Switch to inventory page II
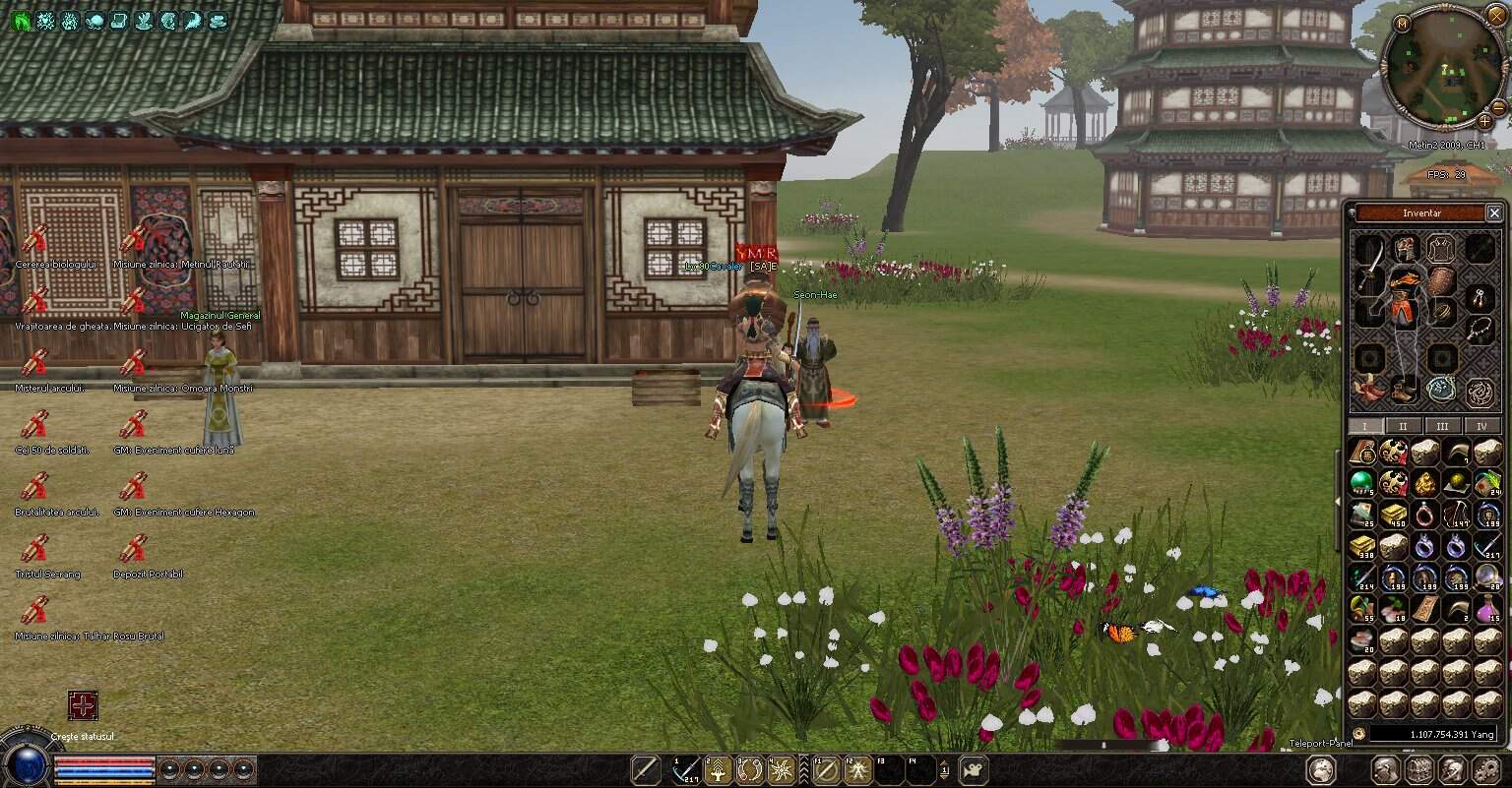The height and width of the screenshot is (788, 1512). (1403, 426)
